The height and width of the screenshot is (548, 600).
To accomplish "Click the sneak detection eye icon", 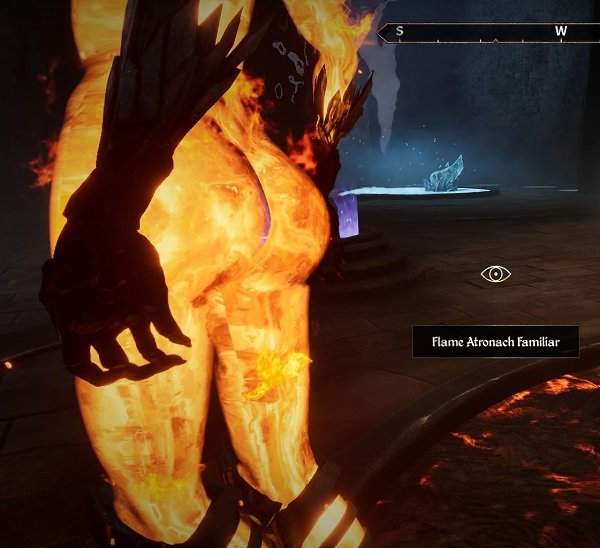I will (x=495, y=273).
